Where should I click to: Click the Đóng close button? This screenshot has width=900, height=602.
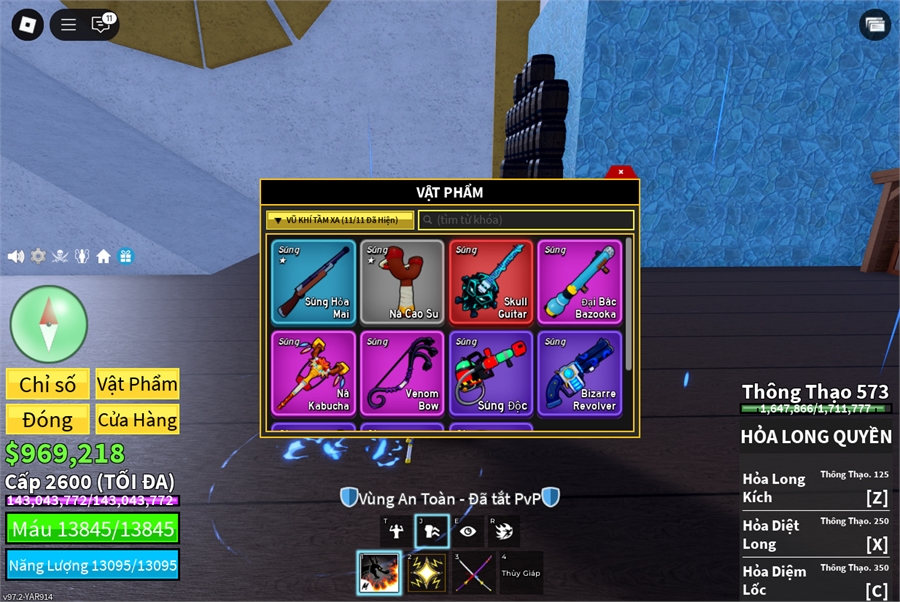coord(47,419)
